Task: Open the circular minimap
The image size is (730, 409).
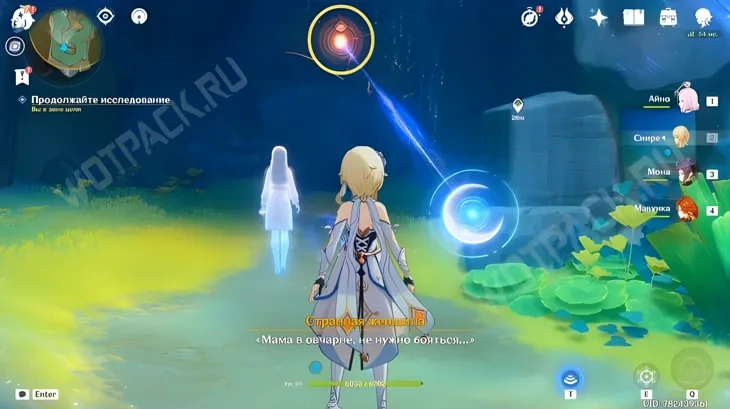Action: pyautogui.click(x=64, y=42)
